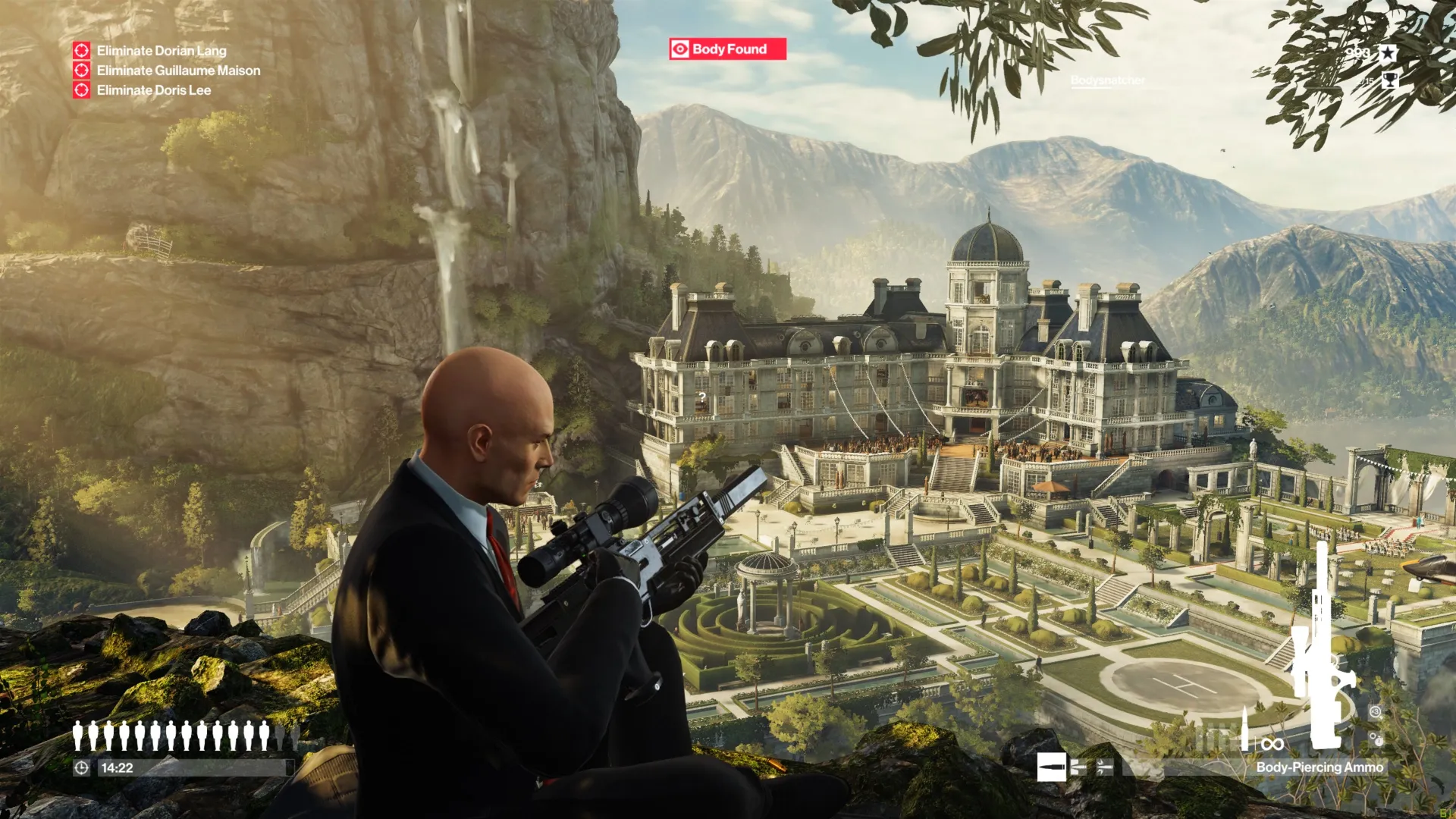The image size is (1456, 819).
Task: Click the star icon next to score 993
Action: coord(1388,53)
